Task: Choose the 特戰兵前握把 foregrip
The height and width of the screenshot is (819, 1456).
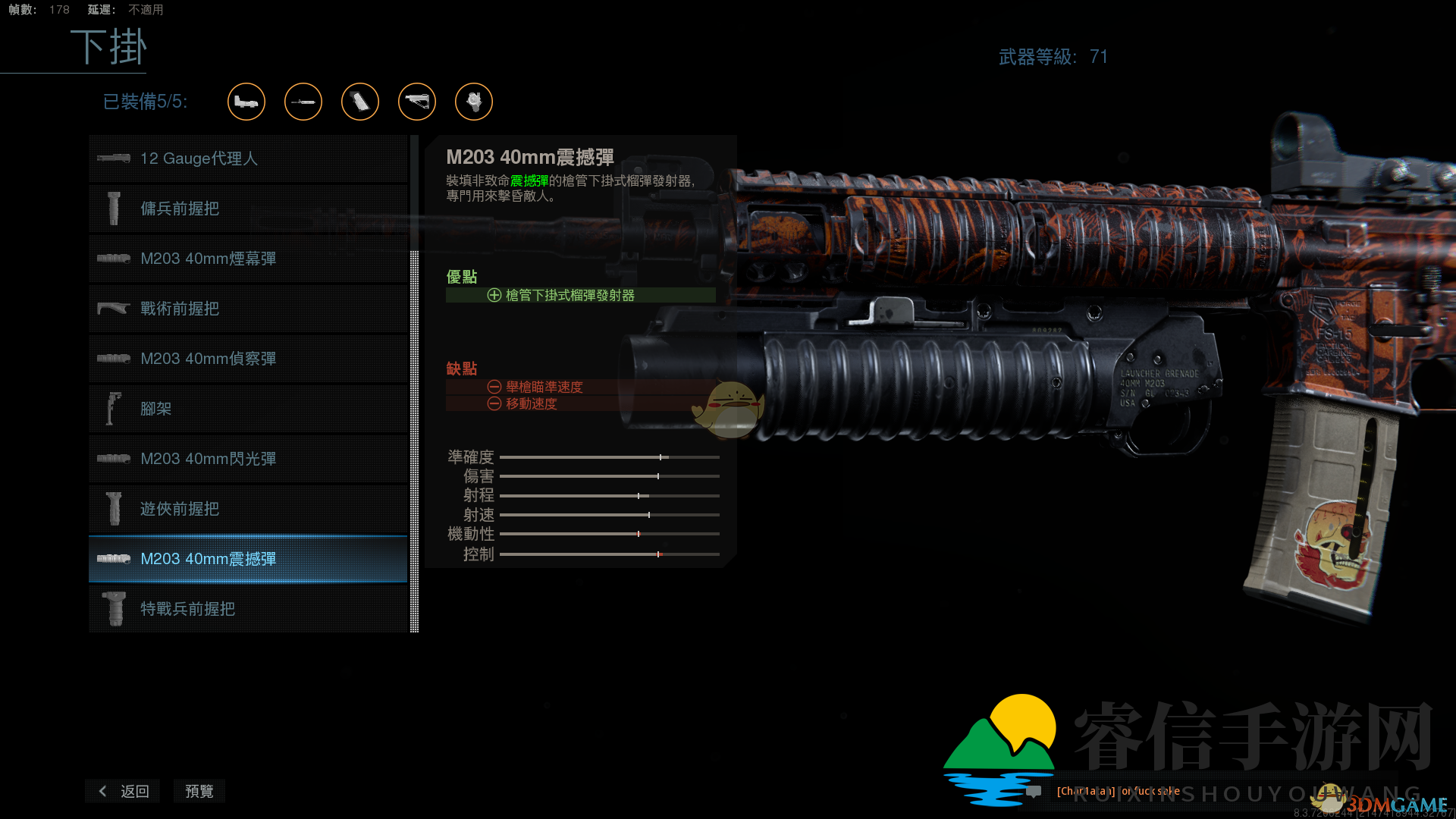Action: [x=248, y=609]
